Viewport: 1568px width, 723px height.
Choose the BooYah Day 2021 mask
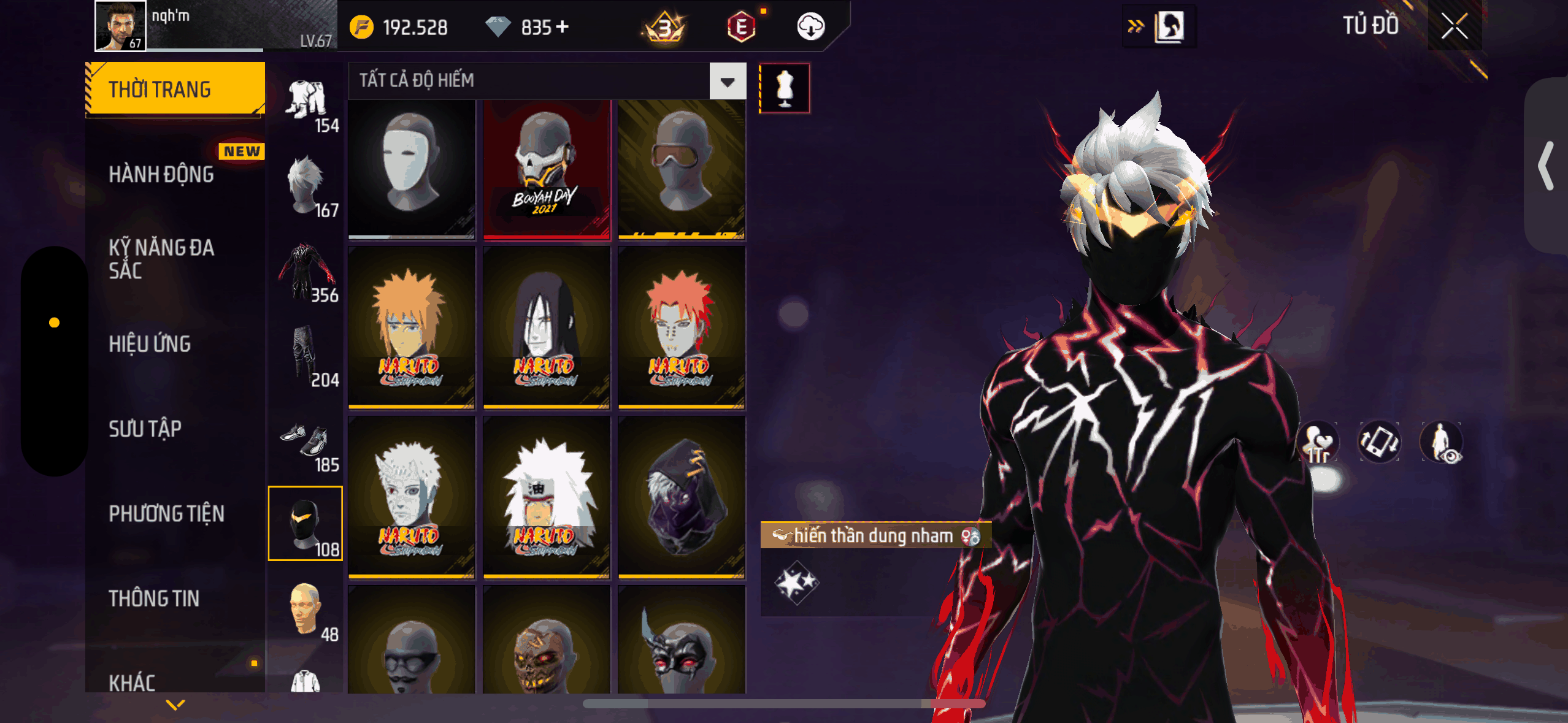click(546, 169)
